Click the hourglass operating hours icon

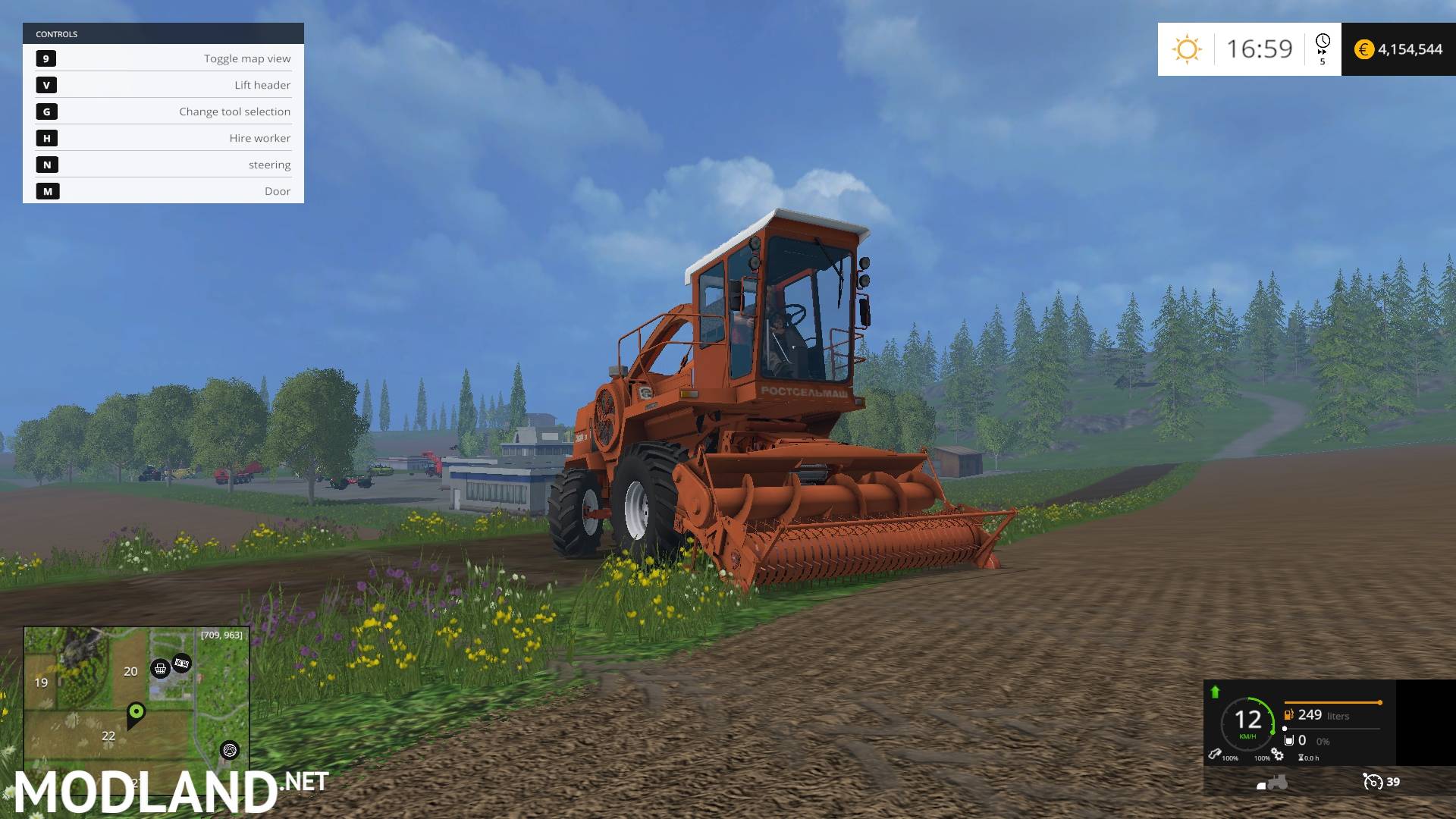pos(1301,758)
